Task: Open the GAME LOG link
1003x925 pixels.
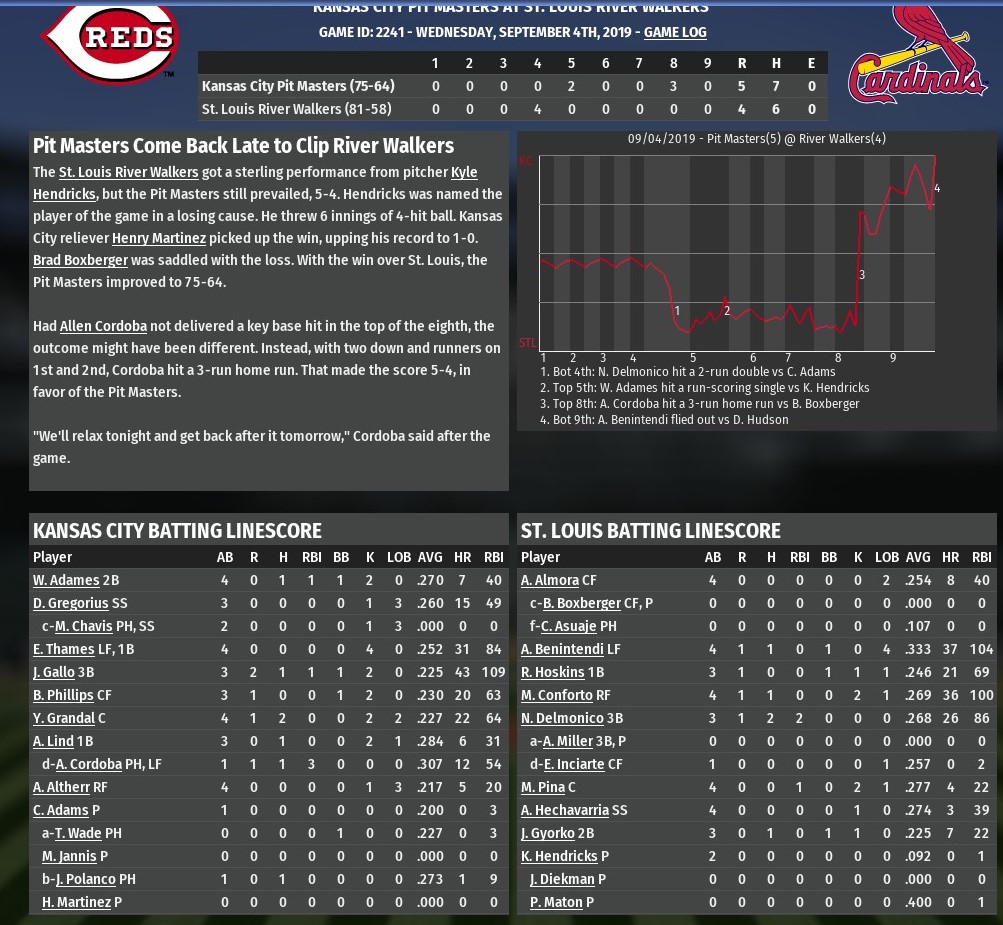Action: pyautogui.click(x=675, y=32)
